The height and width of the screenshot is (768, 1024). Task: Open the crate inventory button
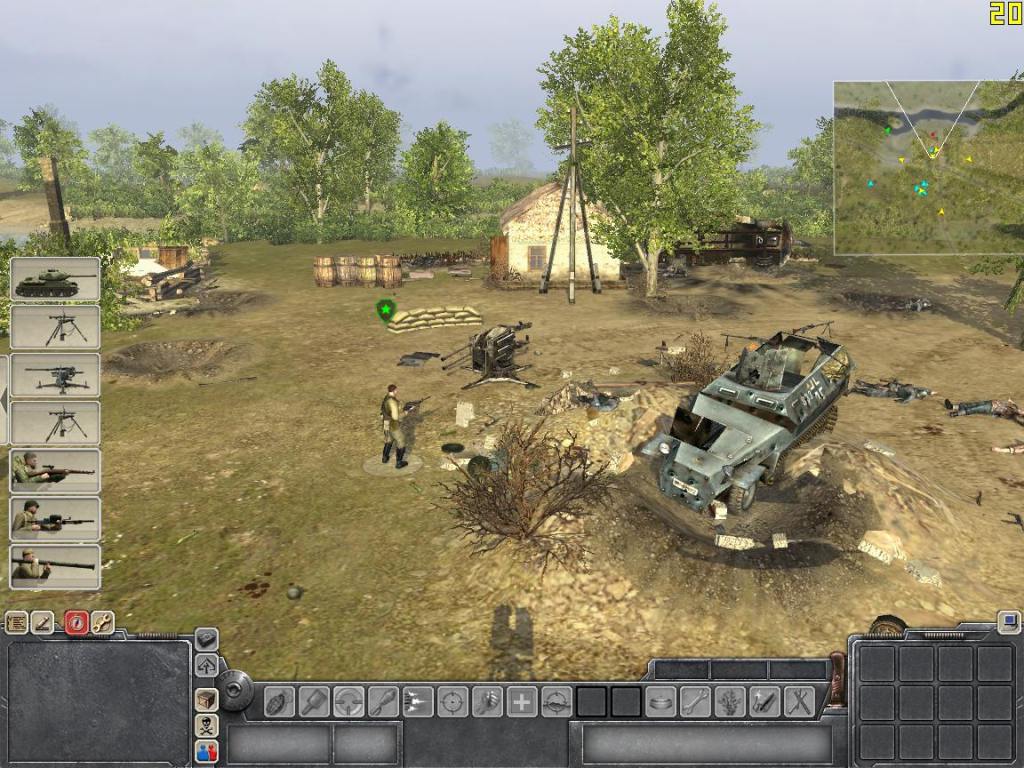point(206,700)
